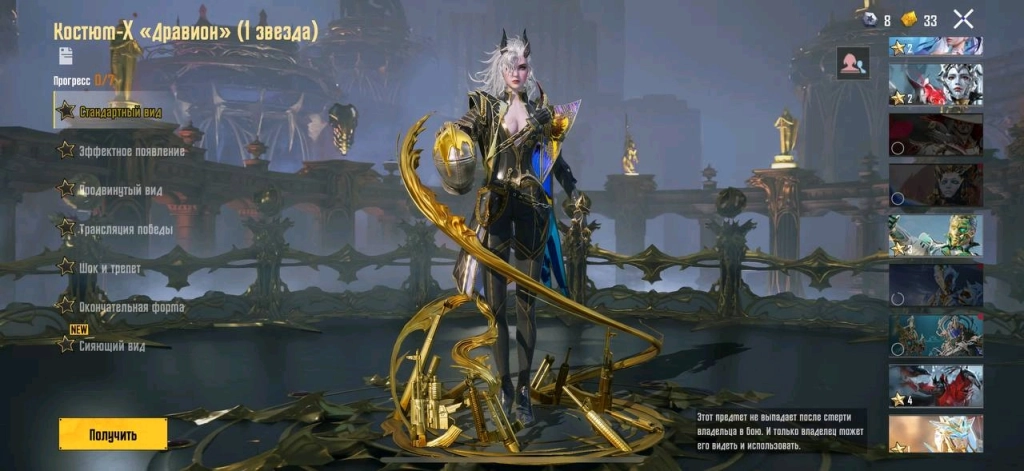This screenshot has width=1024, height=471.
Task: Tap the silver token icon showing 8
Action: pyautogui.click(x=870, y=19)
